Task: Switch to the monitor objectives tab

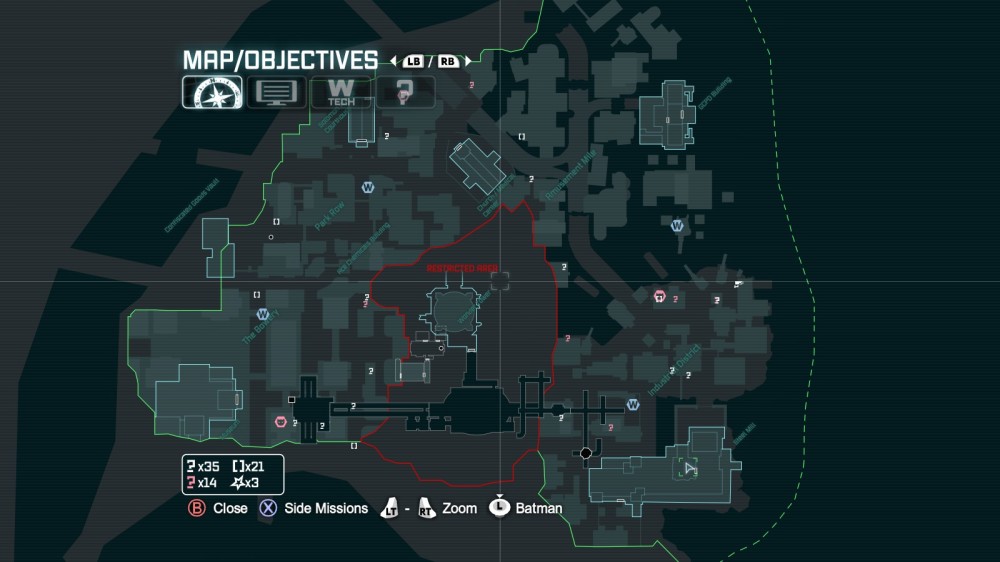Action: tap(276, 92)
